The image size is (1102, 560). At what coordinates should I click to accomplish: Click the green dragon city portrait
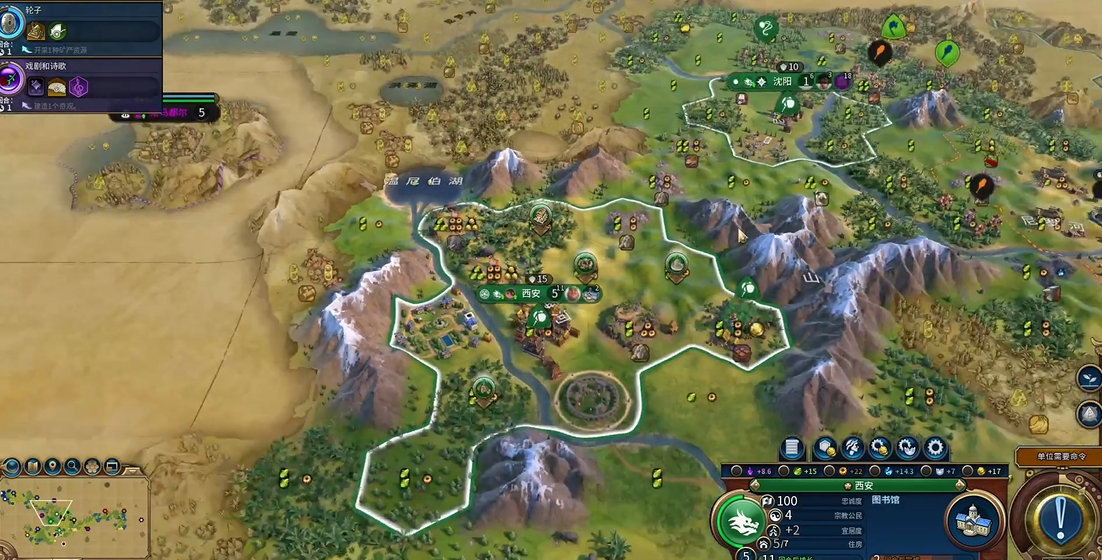coord(740,520)
